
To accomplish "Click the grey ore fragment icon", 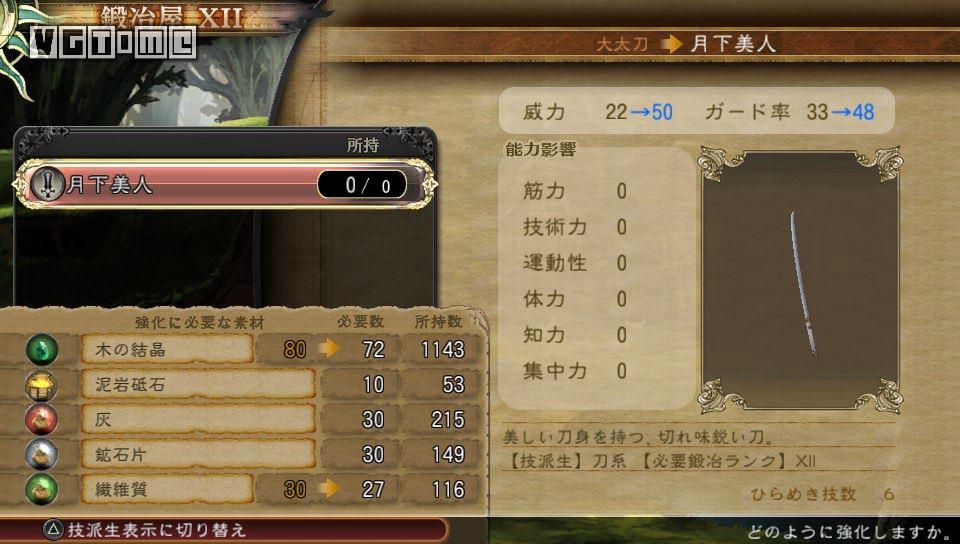I will tap(42, 455).
